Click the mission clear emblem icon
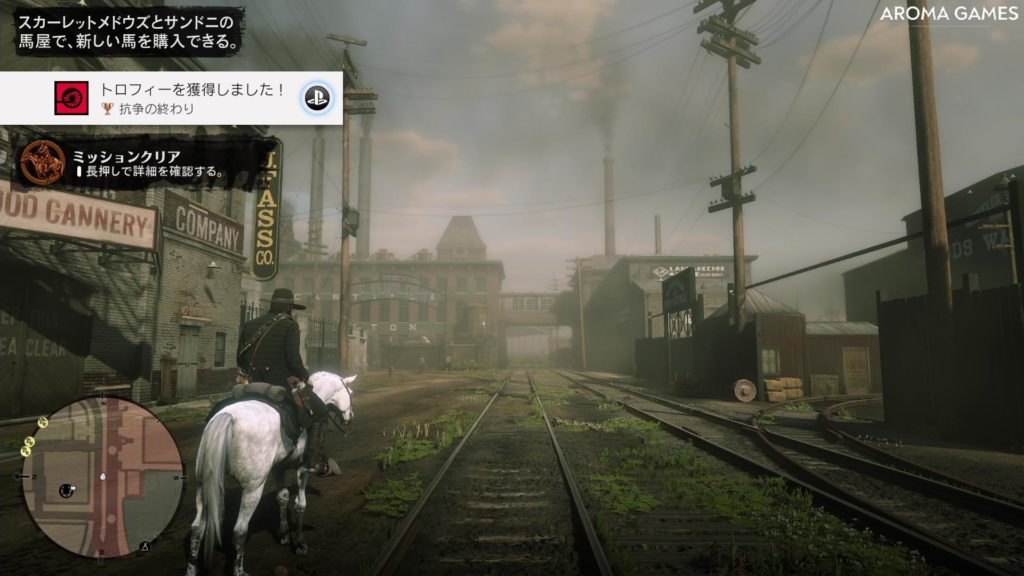The height and width of the screenshot is (576, 1024). 43,161
